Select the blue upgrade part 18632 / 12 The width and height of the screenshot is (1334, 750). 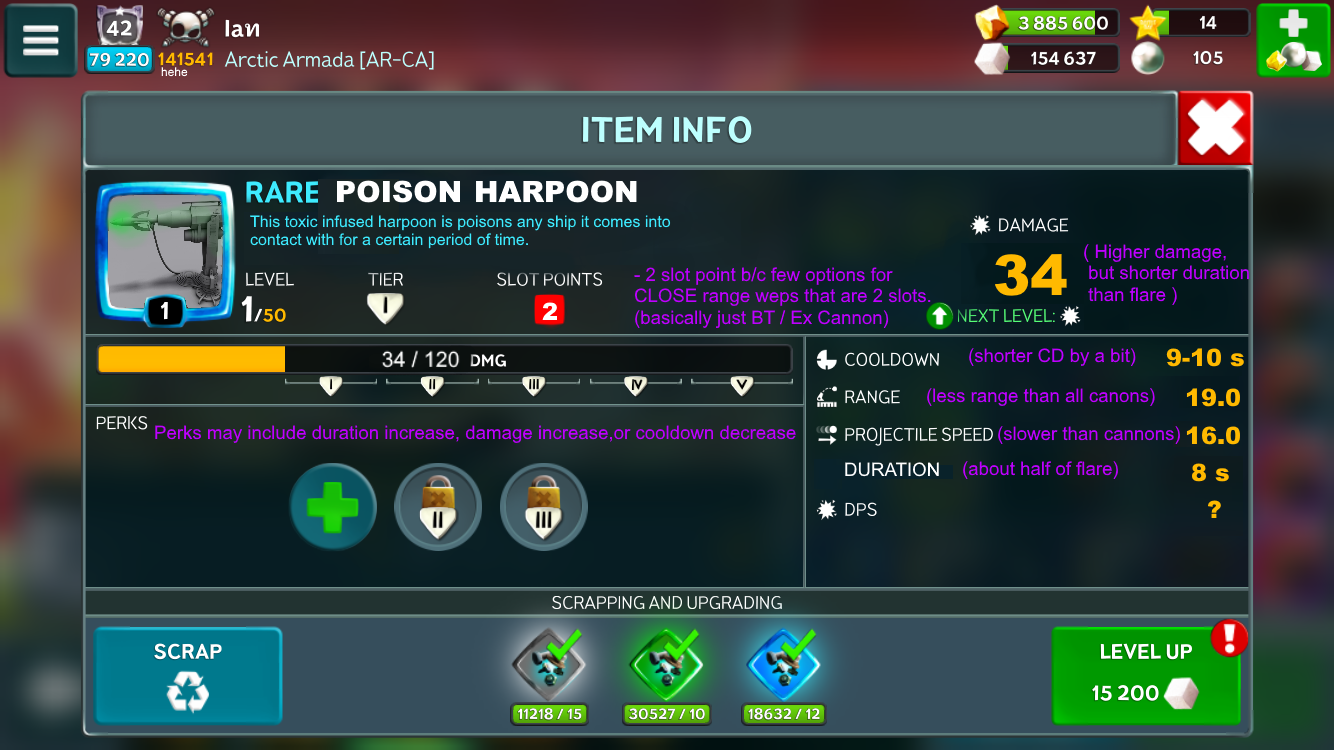784,667
